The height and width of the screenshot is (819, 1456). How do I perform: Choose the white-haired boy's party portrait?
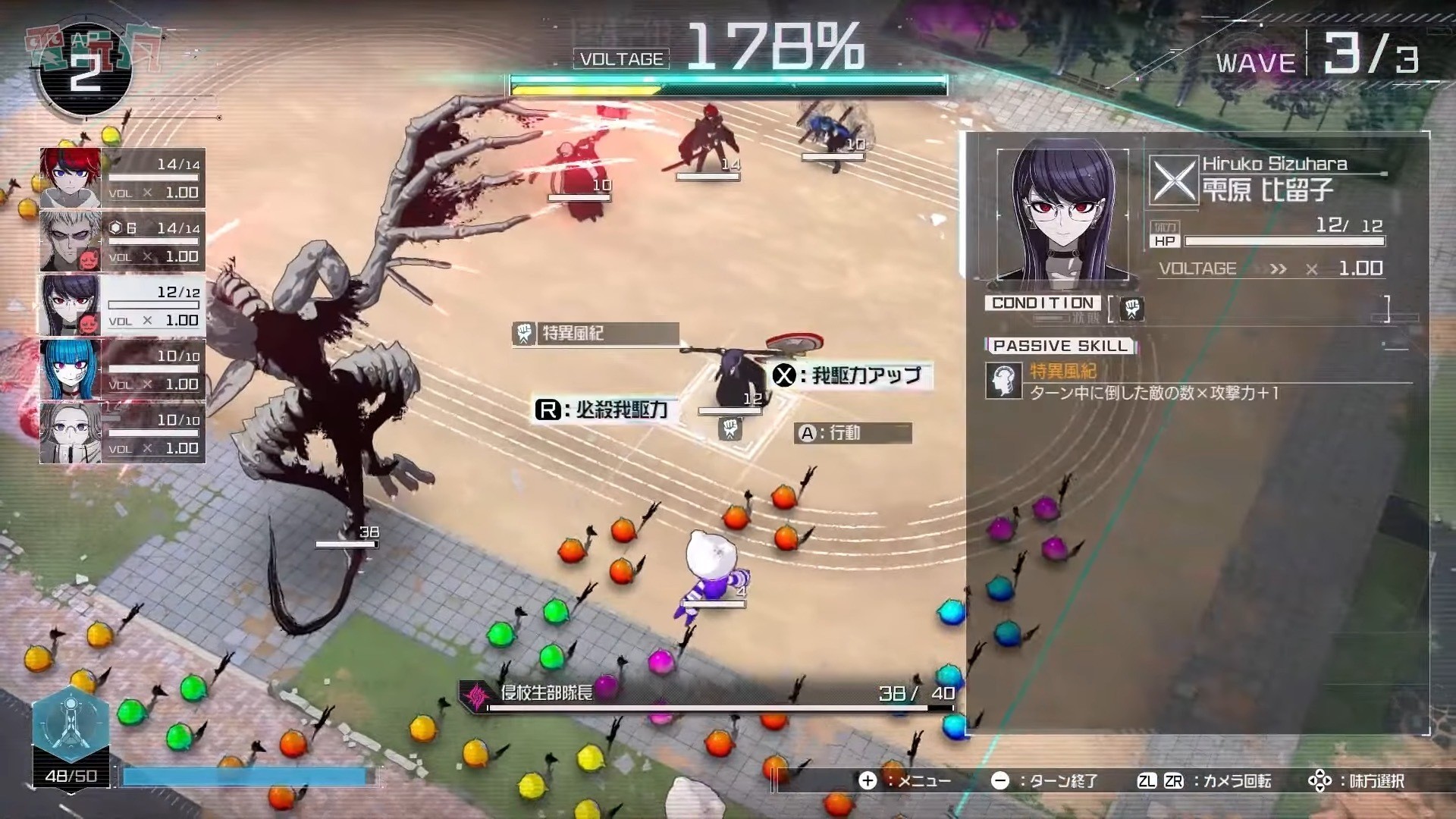pyautogui.click(x=71, y=242)
